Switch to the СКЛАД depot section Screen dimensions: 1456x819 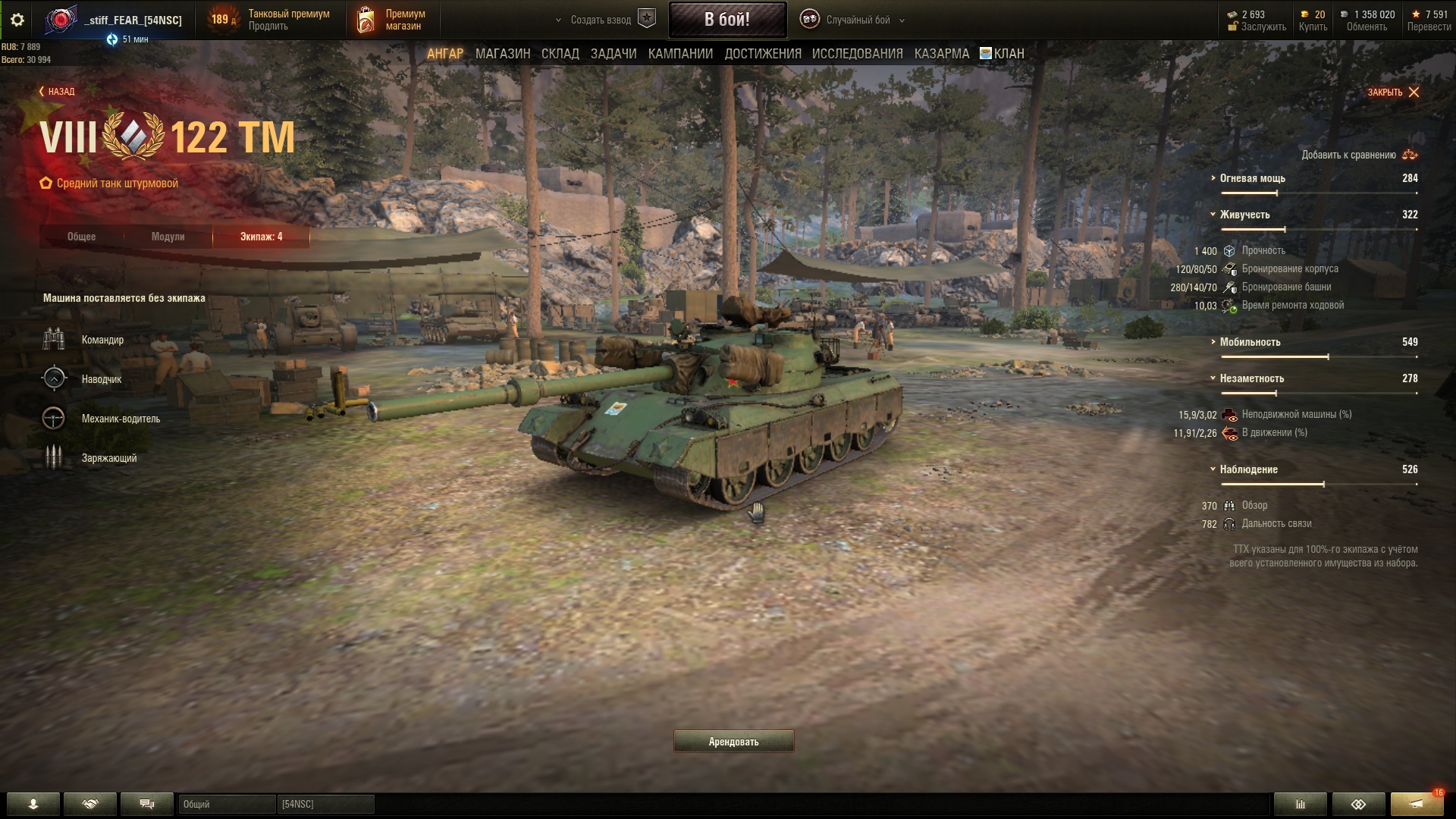click(560, 54)
